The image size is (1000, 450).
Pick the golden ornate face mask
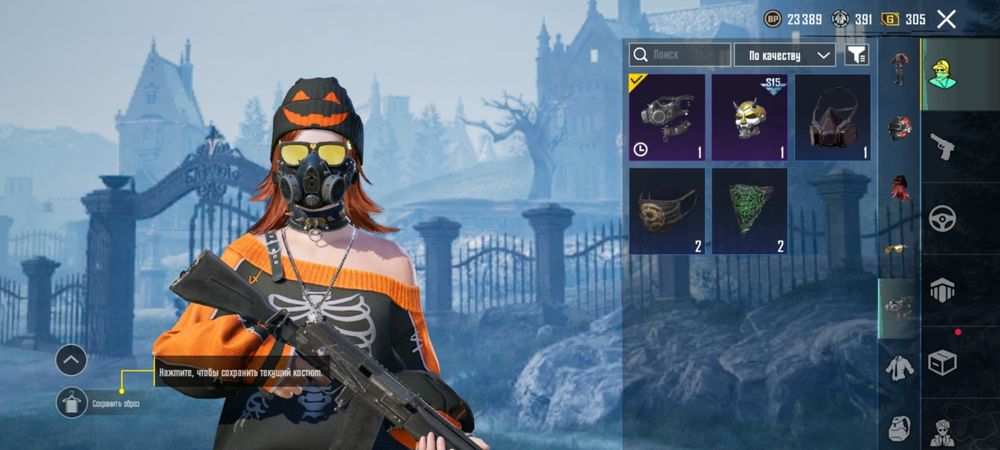tap(666, 211)
